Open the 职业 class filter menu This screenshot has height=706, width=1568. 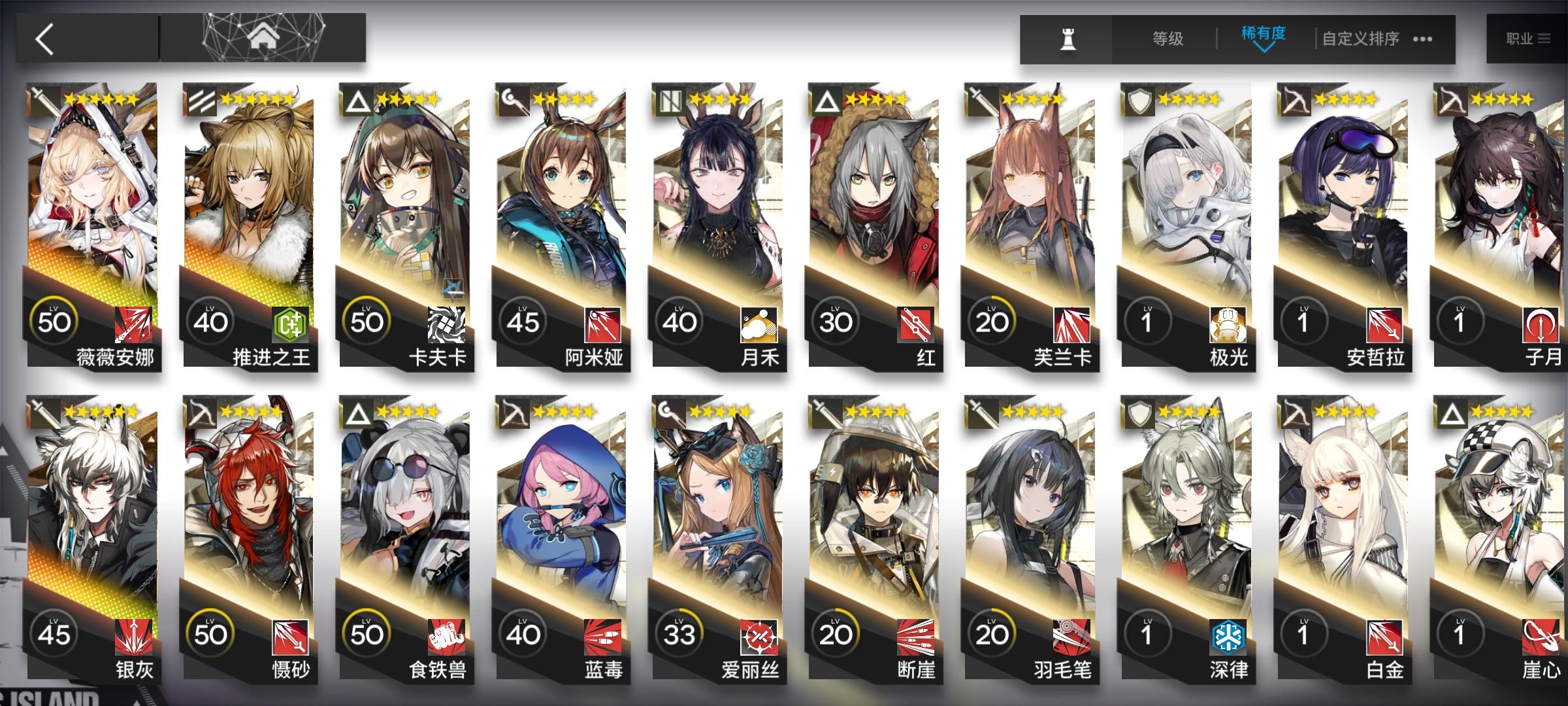point(1528,37)
